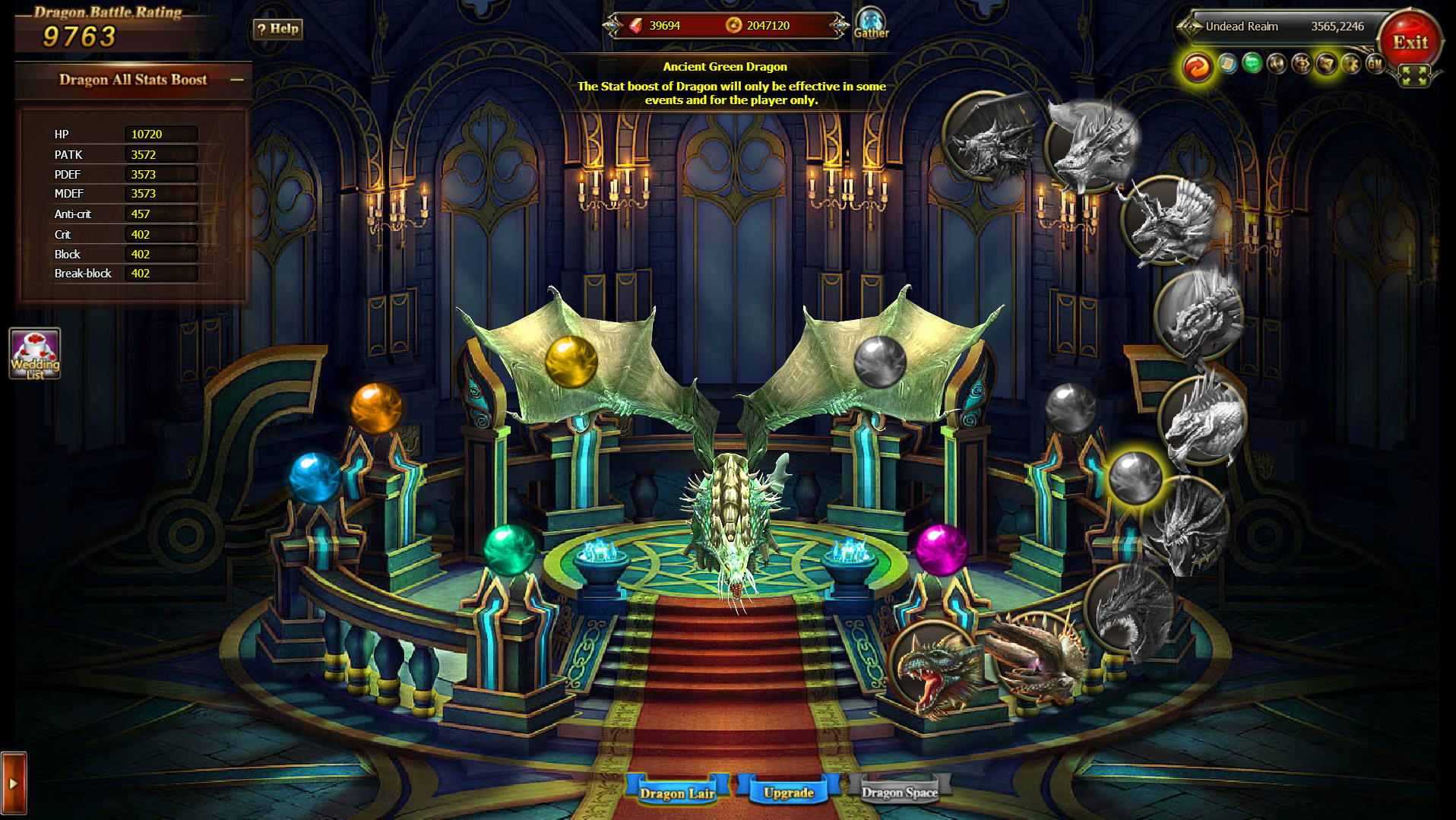Viewport: 1456px width, 820px height.
Task: Switch to the Upgrade tab
Action: [x=790, y=792]
